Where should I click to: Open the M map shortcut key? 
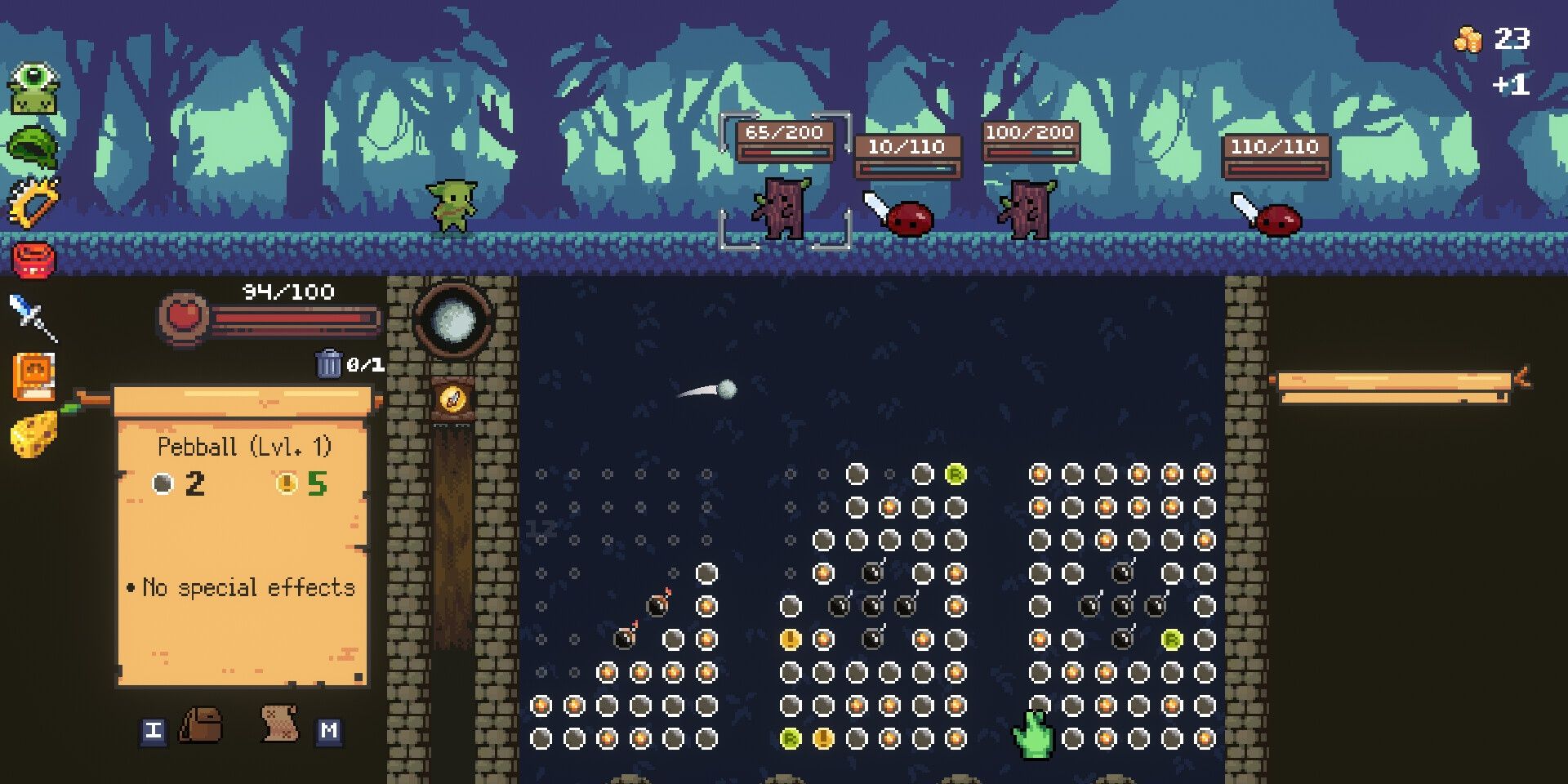pos(331,731)
